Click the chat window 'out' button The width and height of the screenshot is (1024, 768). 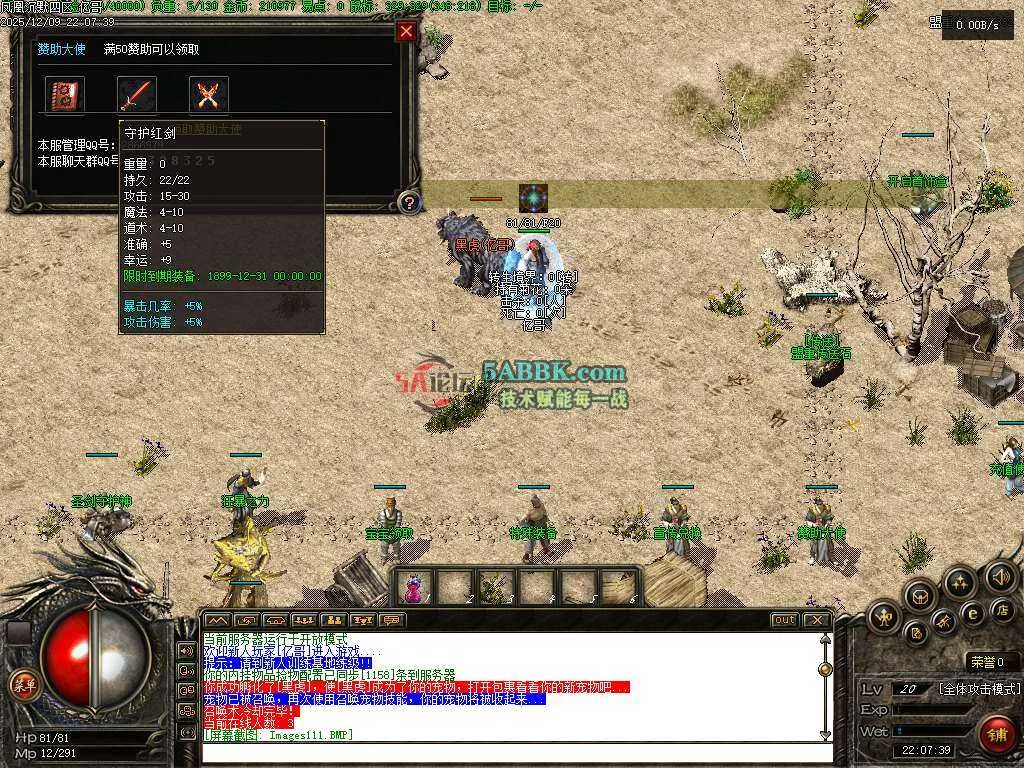785,620
